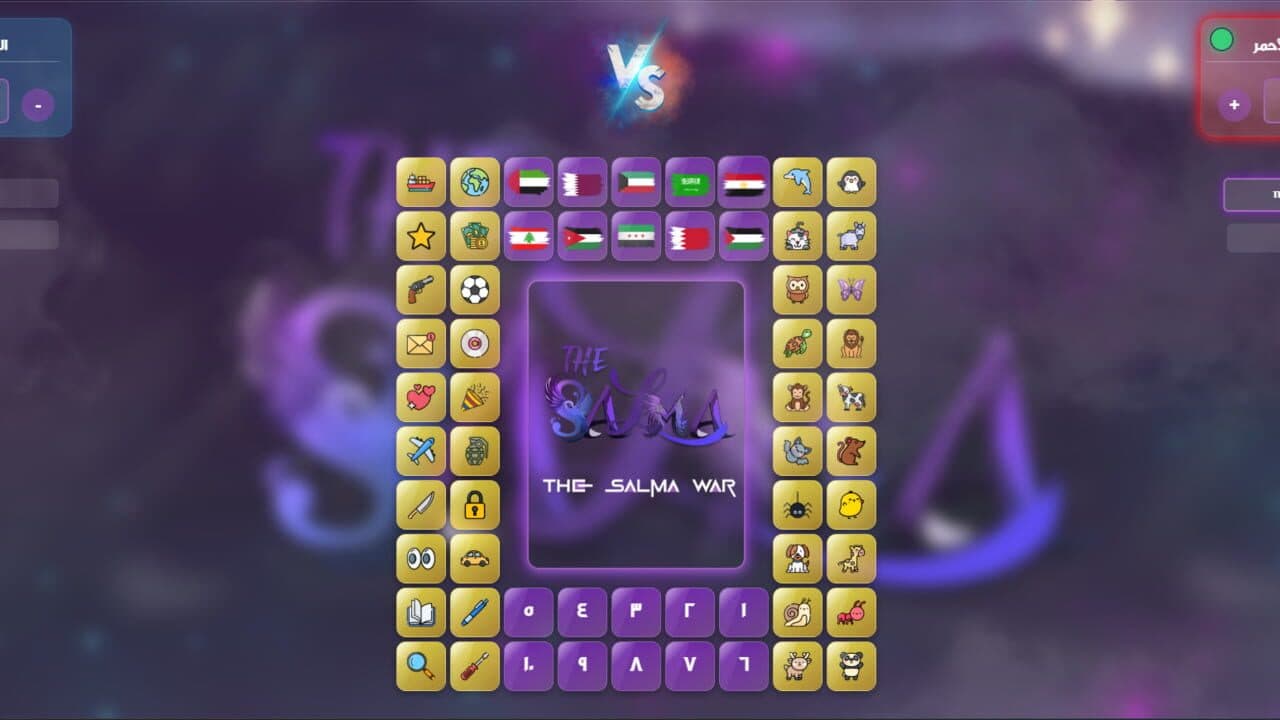
Task: Select the open book tile
Action: point(421,612)
